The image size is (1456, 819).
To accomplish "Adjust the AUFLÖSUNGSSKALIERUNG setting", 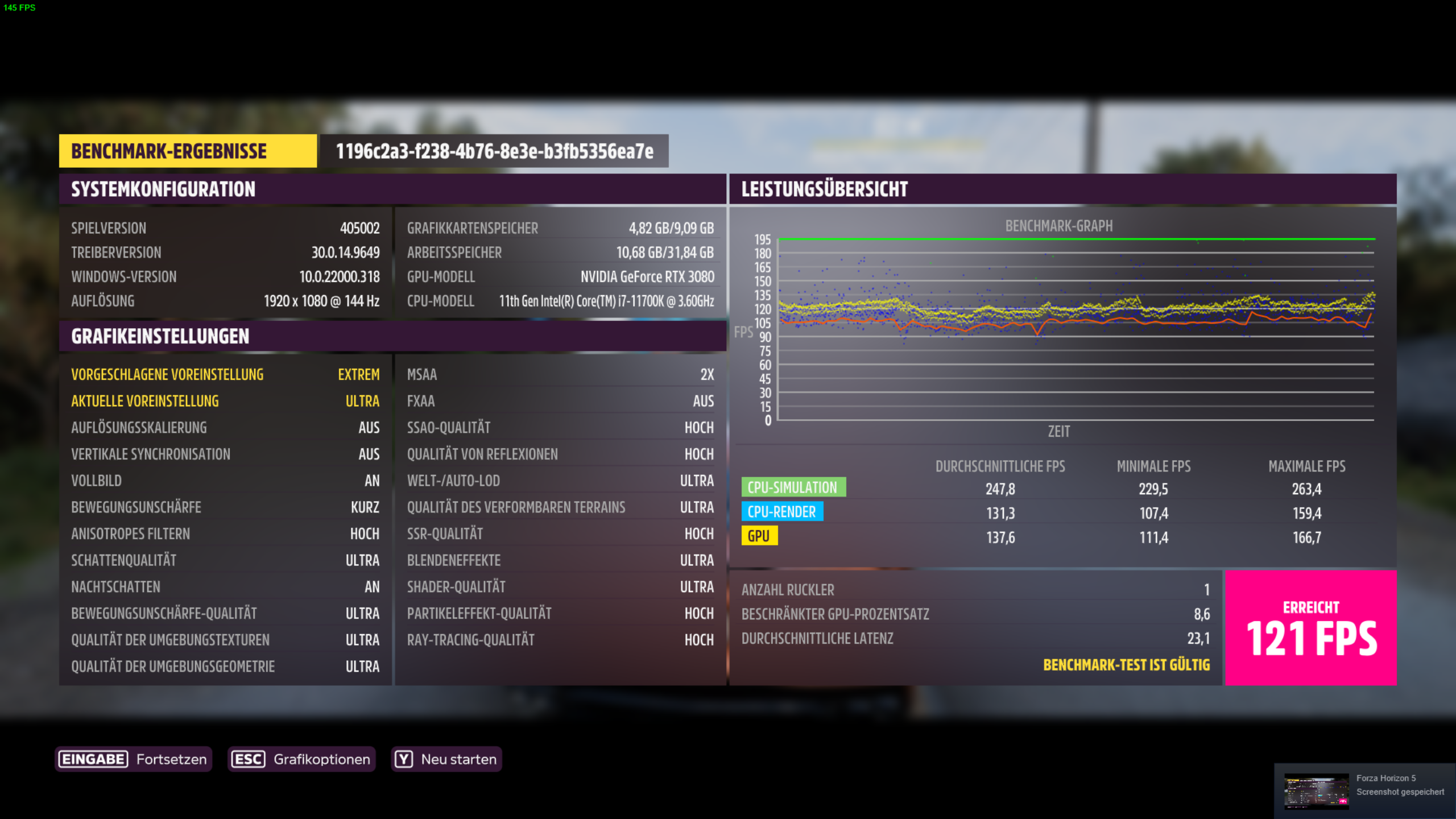I will (x=225, y=427).
